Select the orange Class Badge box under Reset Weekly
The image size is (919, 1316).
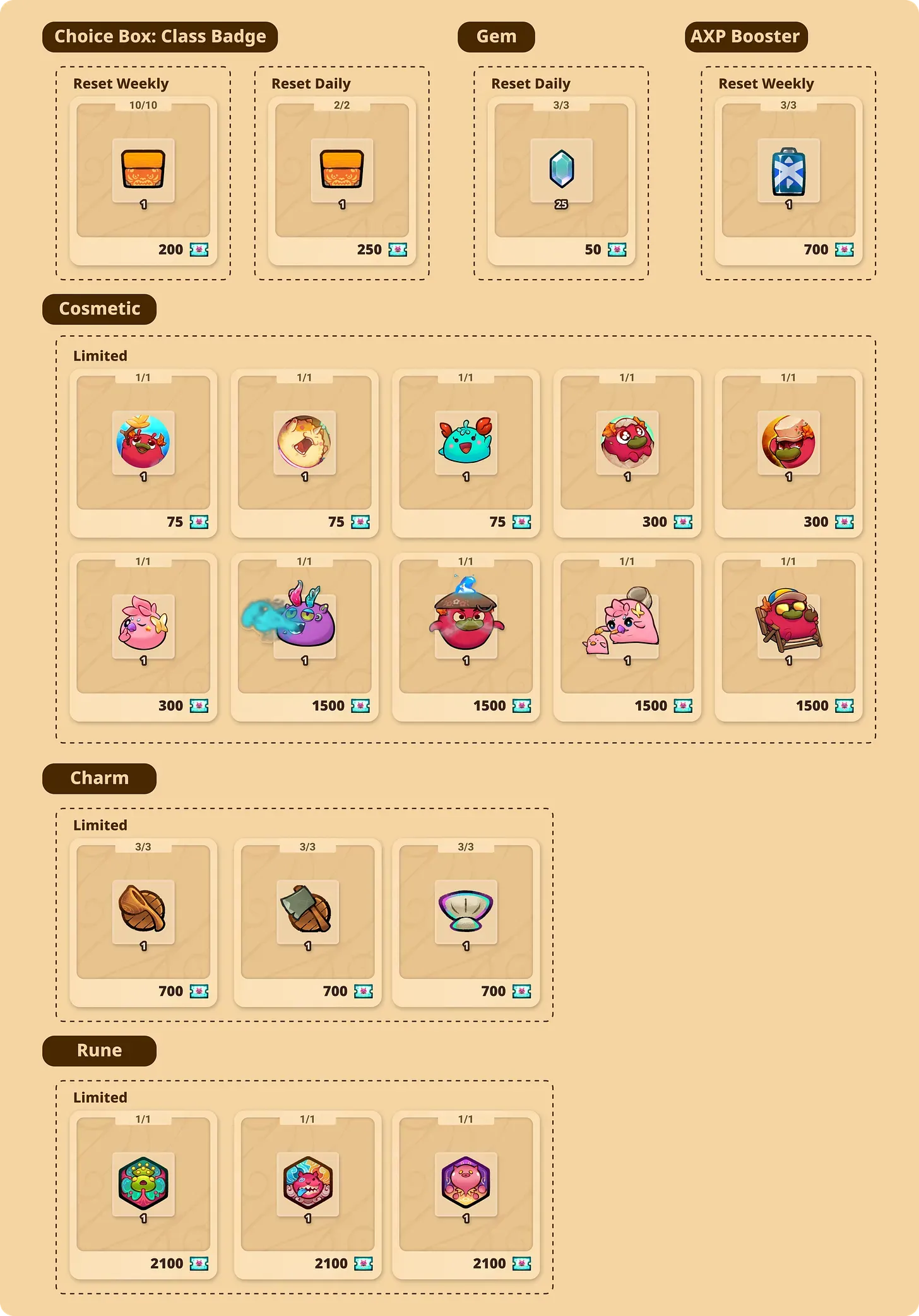[143, 170]
